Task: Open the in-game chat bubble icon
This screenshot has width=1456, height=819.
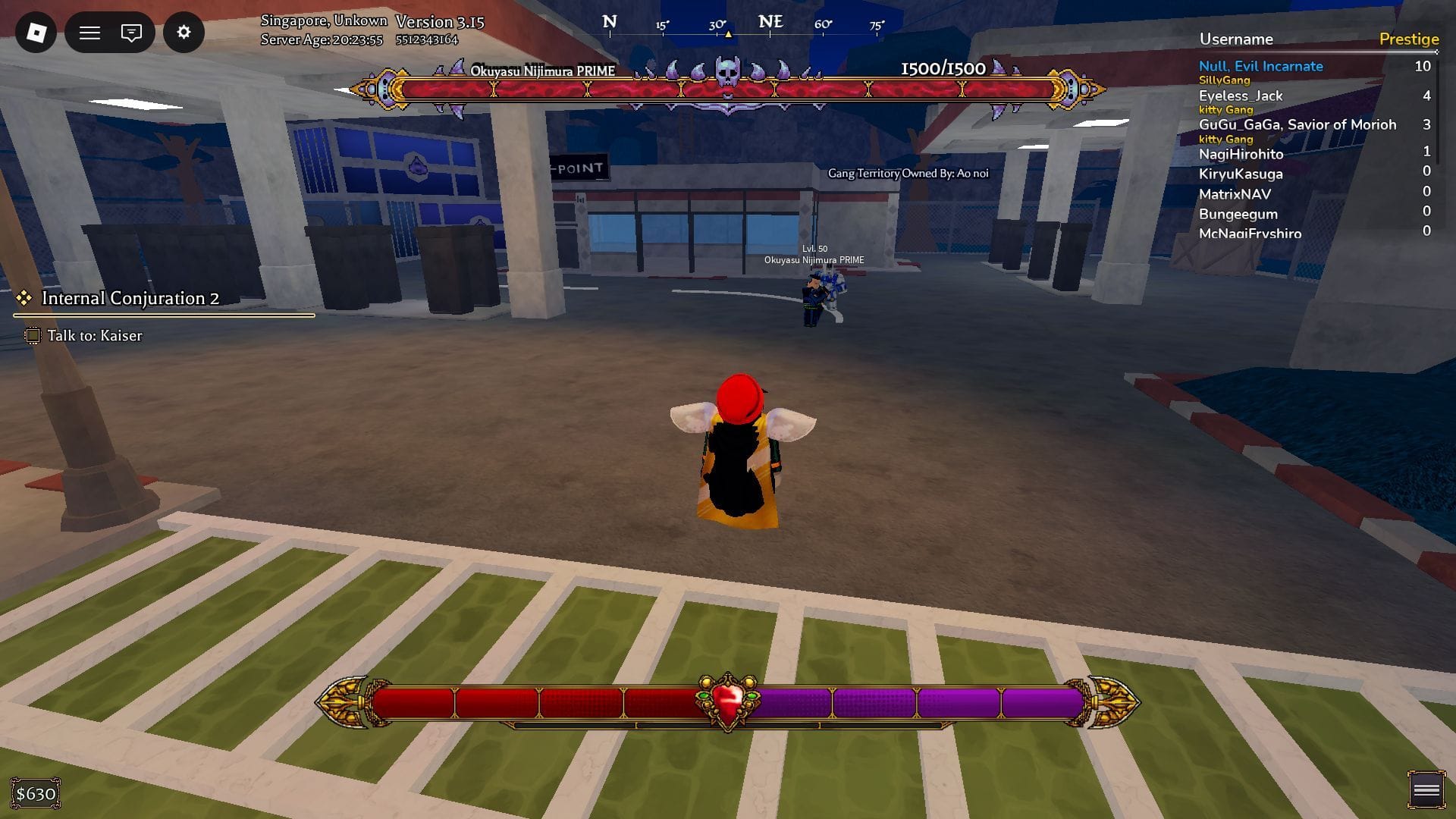Action: 130,32
